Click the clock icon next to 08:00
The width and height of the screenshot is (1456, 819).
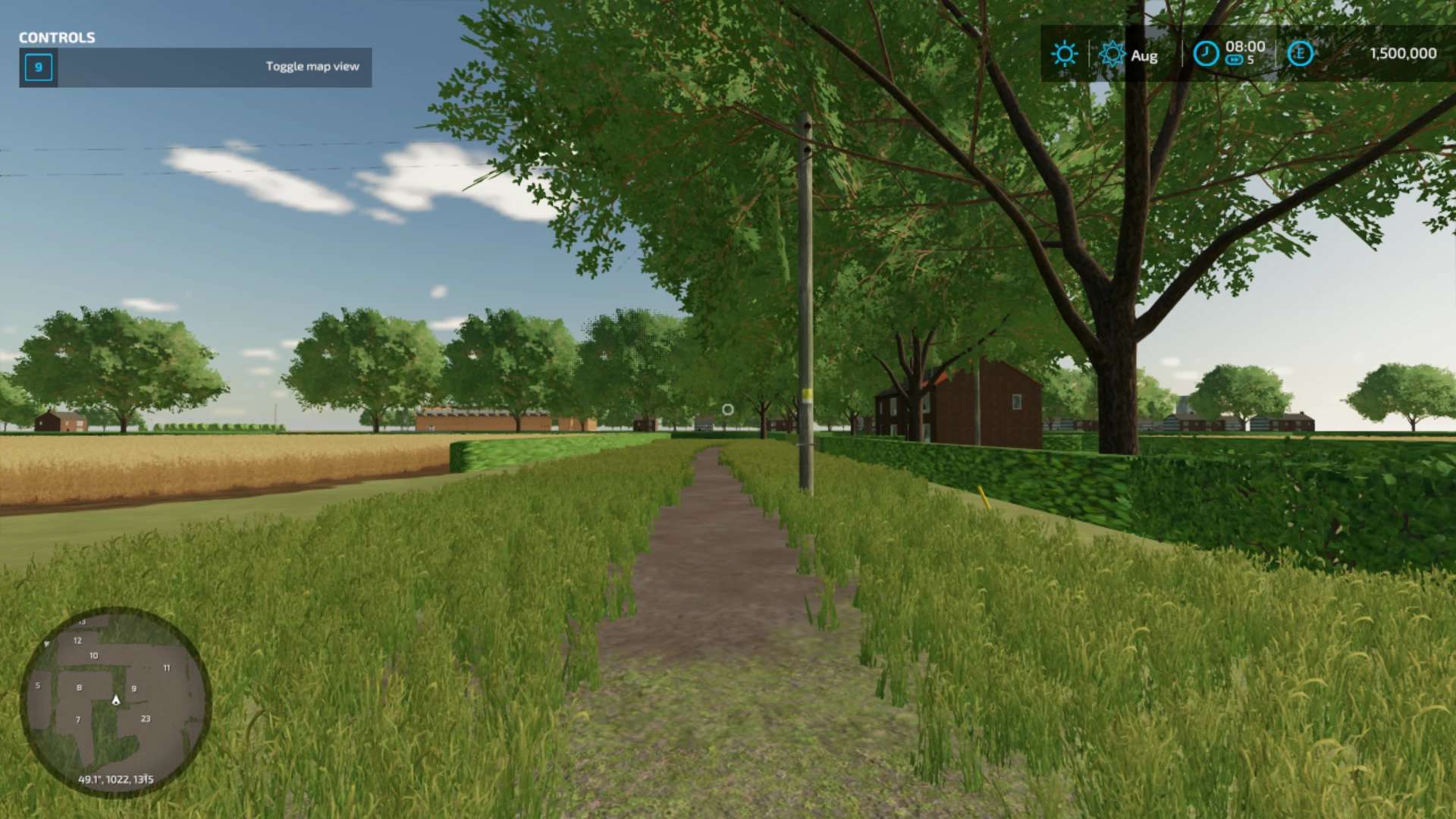point(1206,54)
